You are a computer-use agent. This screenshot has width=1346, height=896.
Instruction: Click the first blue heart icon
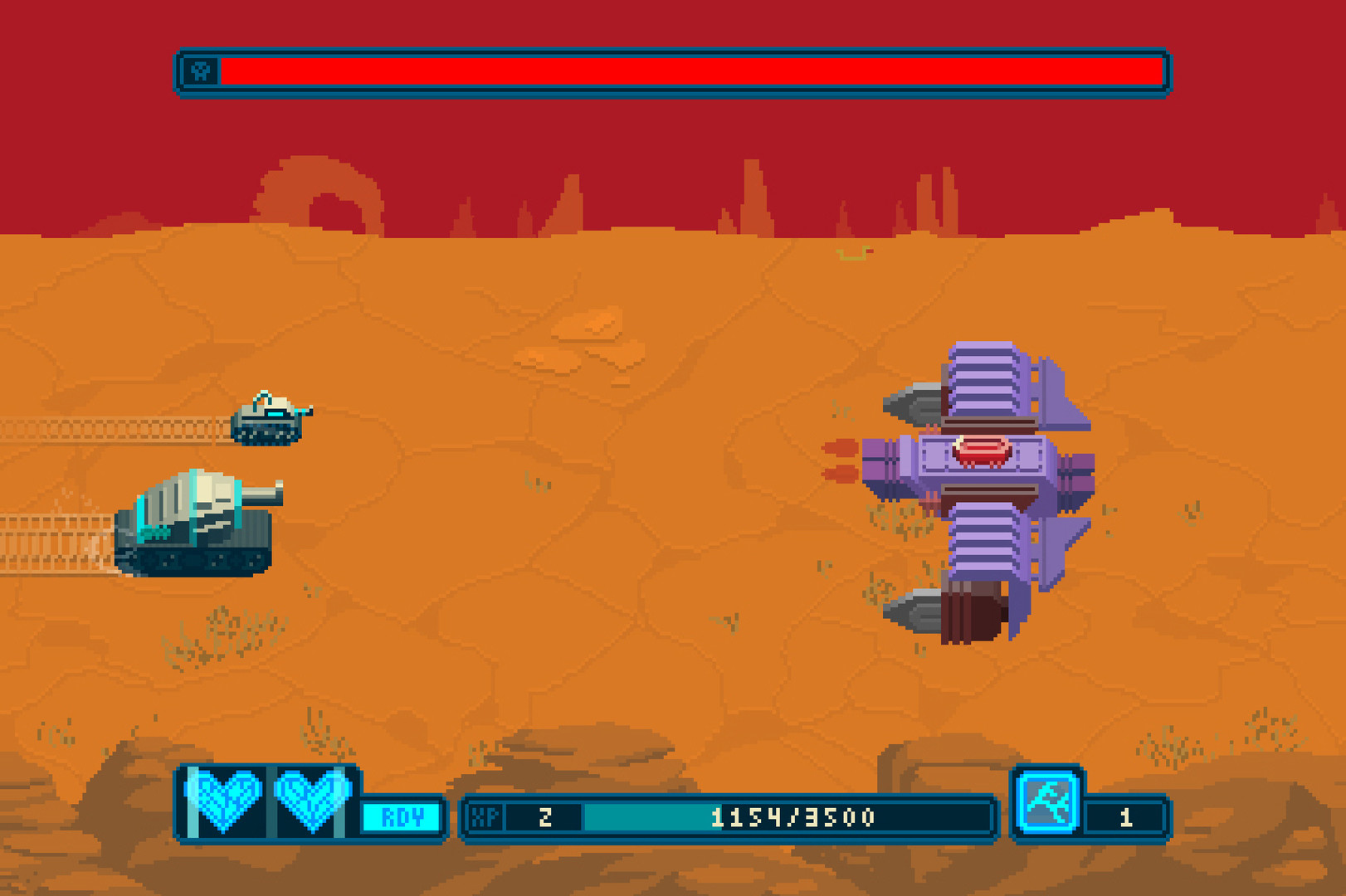225,801
